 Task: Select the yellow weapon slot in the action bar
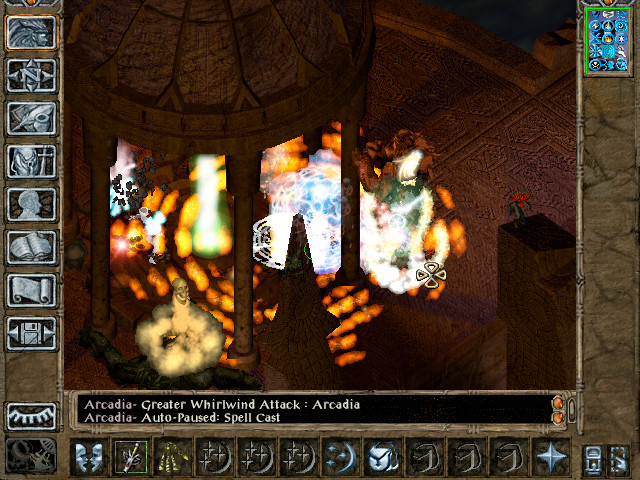pos(172,457)
